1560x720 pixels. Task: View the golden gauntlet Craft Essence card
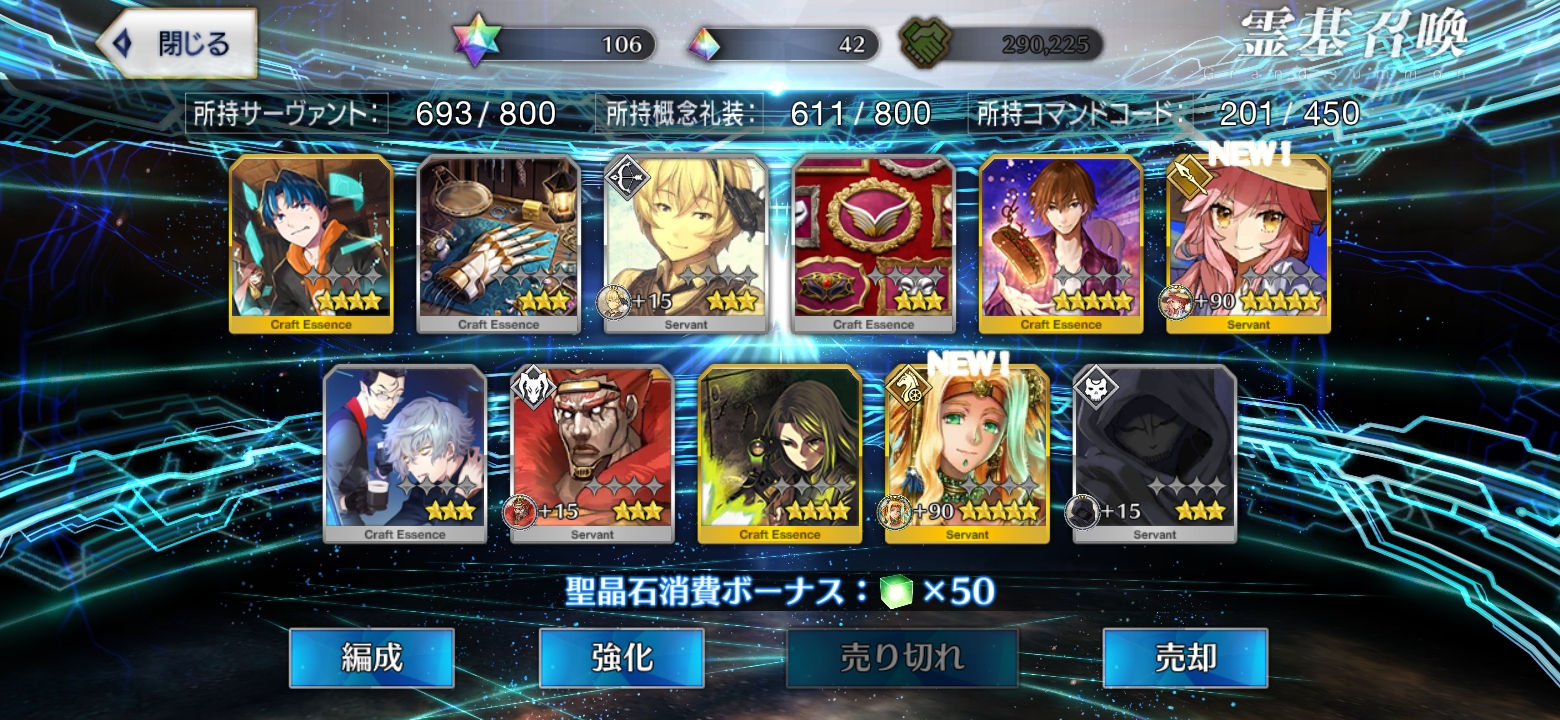point(498,243)
